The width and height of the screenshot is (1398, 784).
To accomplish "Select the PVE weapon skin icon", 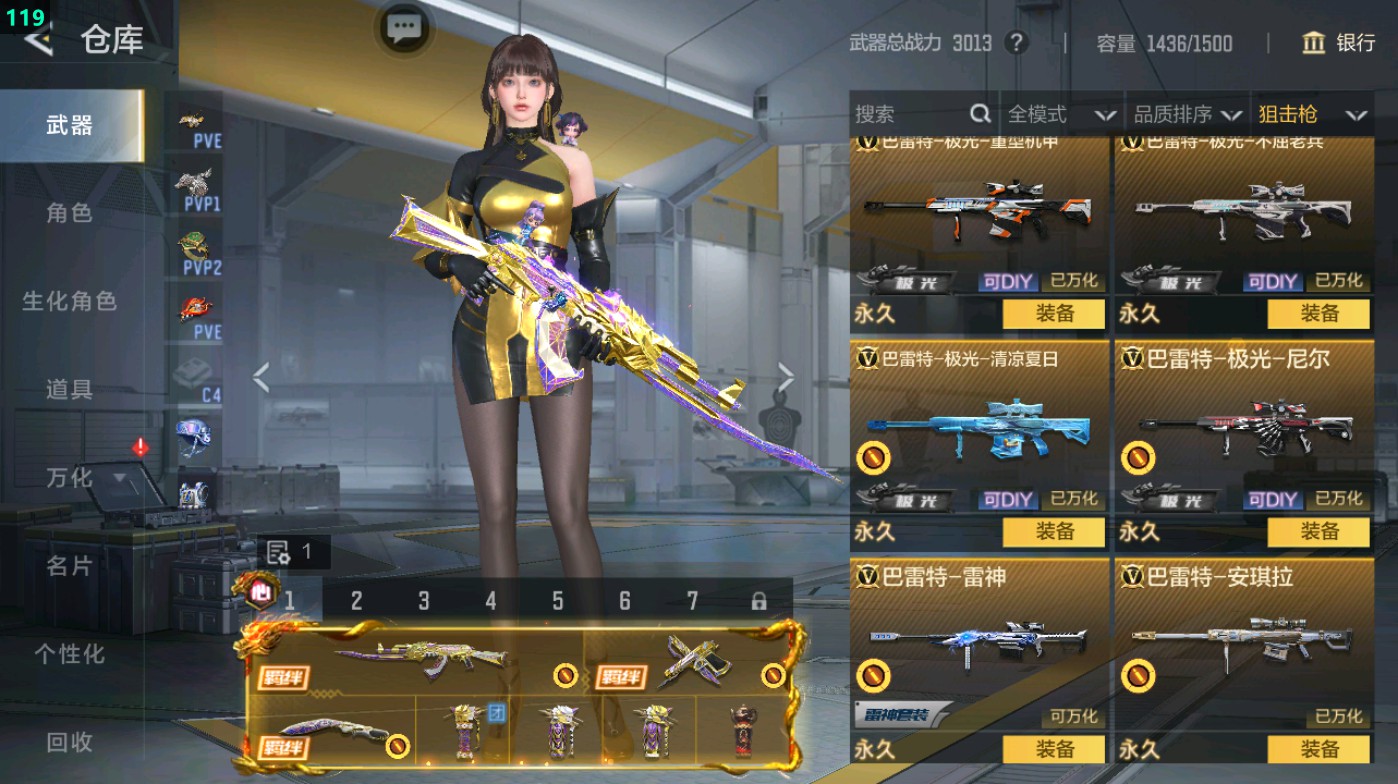I will pyautogui.click(x=196, y=125).
